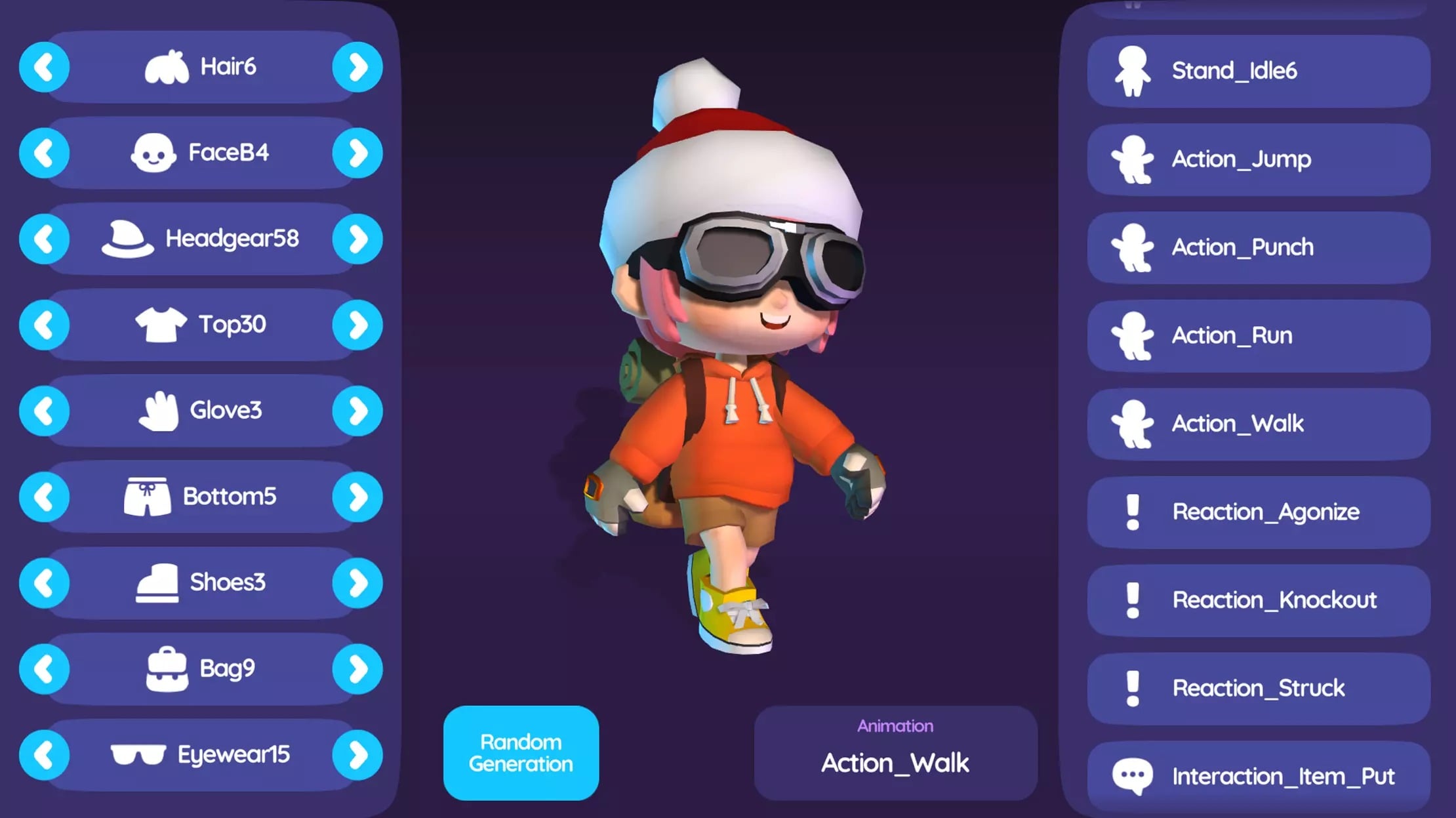Go to previous hair with left chevron
The height and width of the screenshot is (818, 1456).
point(43,66)
